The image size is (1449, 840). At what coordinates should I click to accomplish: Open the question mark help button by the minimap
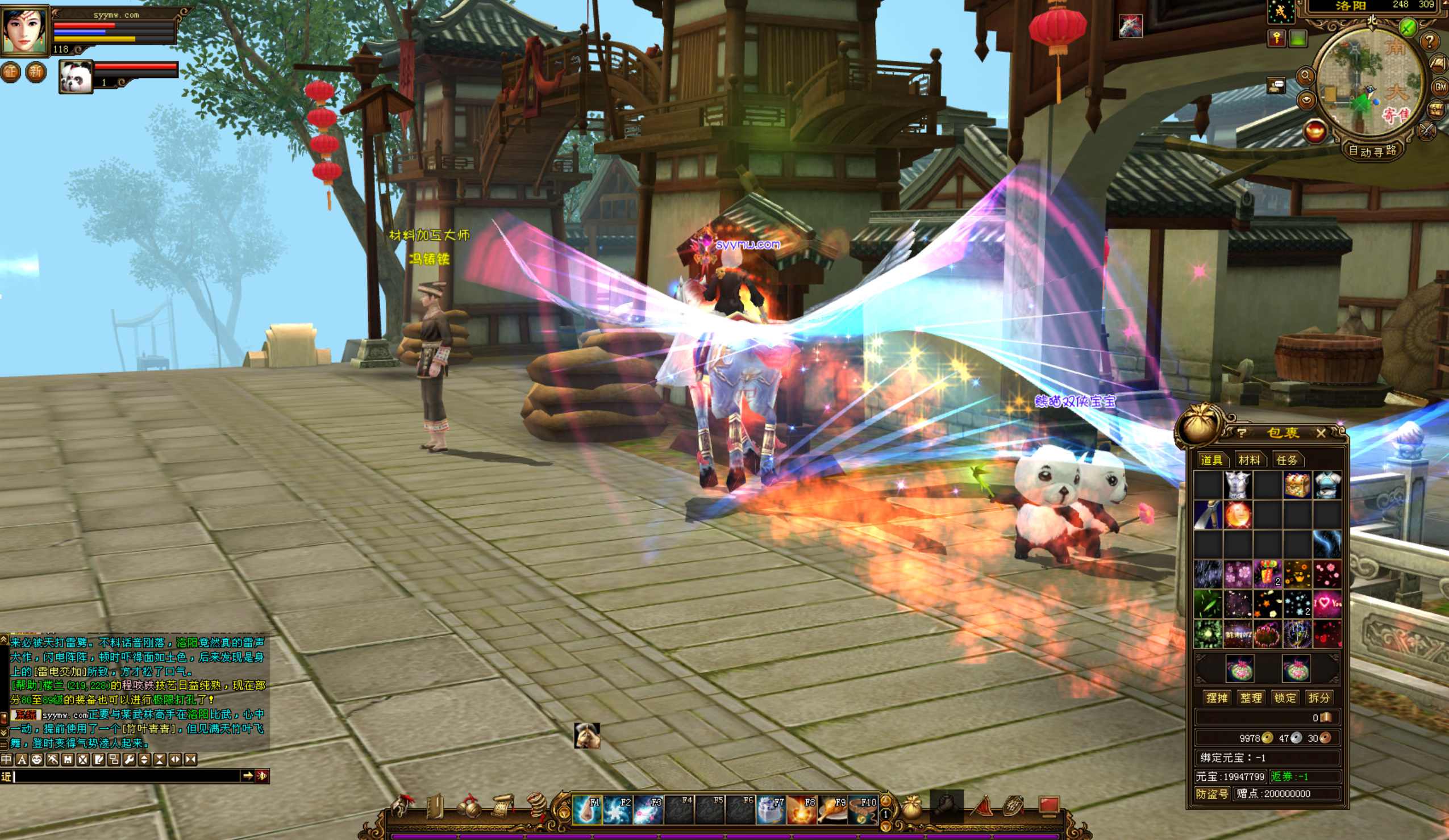tap(1430, 41)
